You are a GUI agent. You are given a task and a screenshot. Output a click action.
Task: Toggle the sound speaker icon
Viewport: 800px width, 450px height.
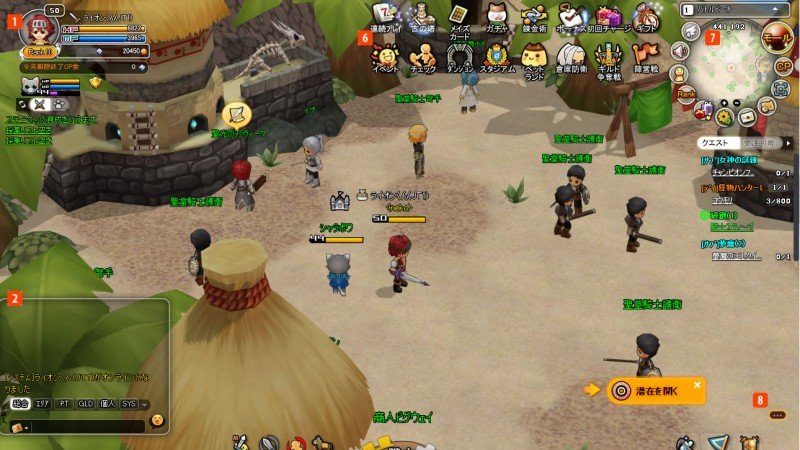(x=680, y=51)
